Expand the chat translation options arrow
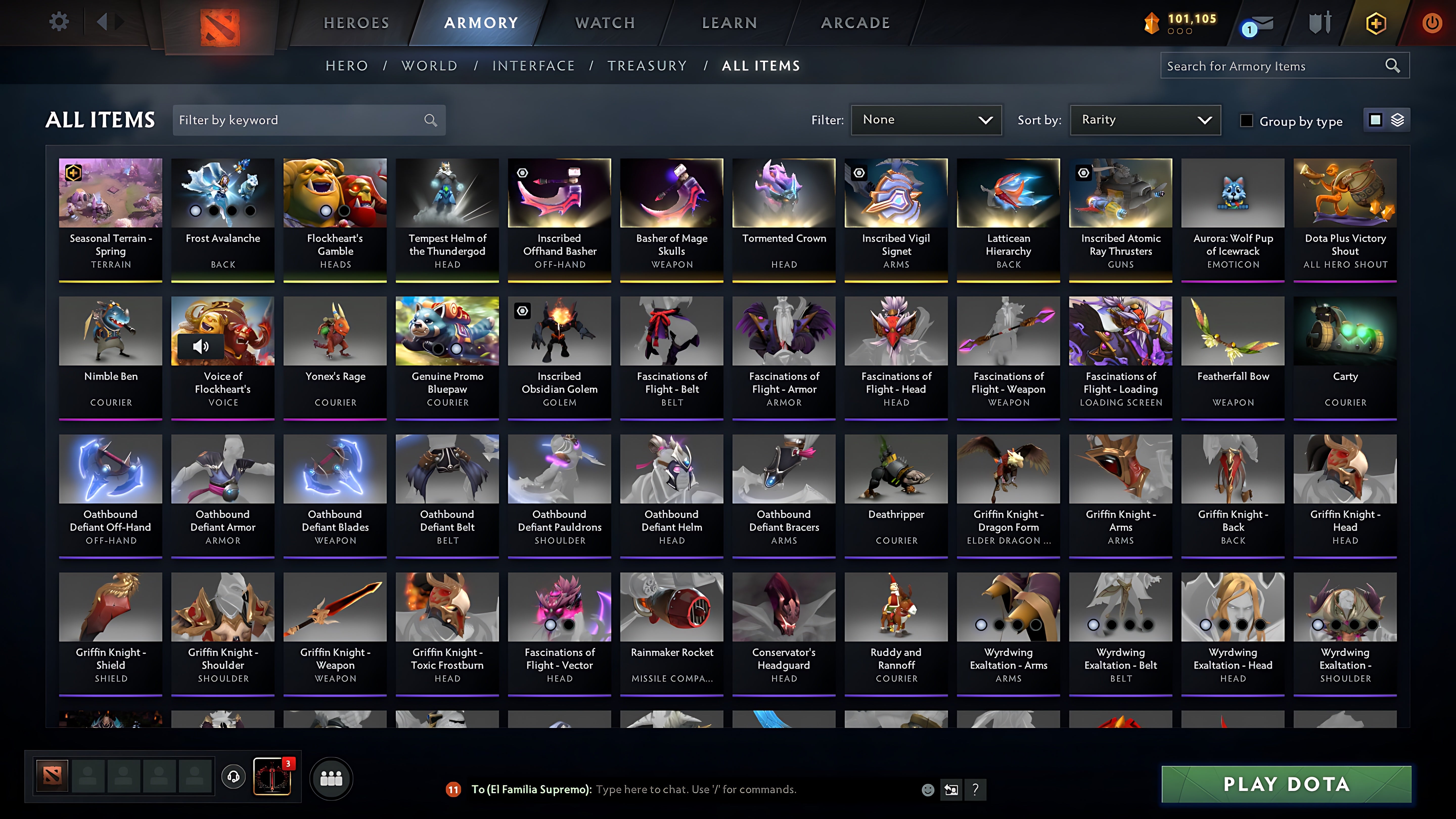1456x819 pixels. click(x=951, y=790)
